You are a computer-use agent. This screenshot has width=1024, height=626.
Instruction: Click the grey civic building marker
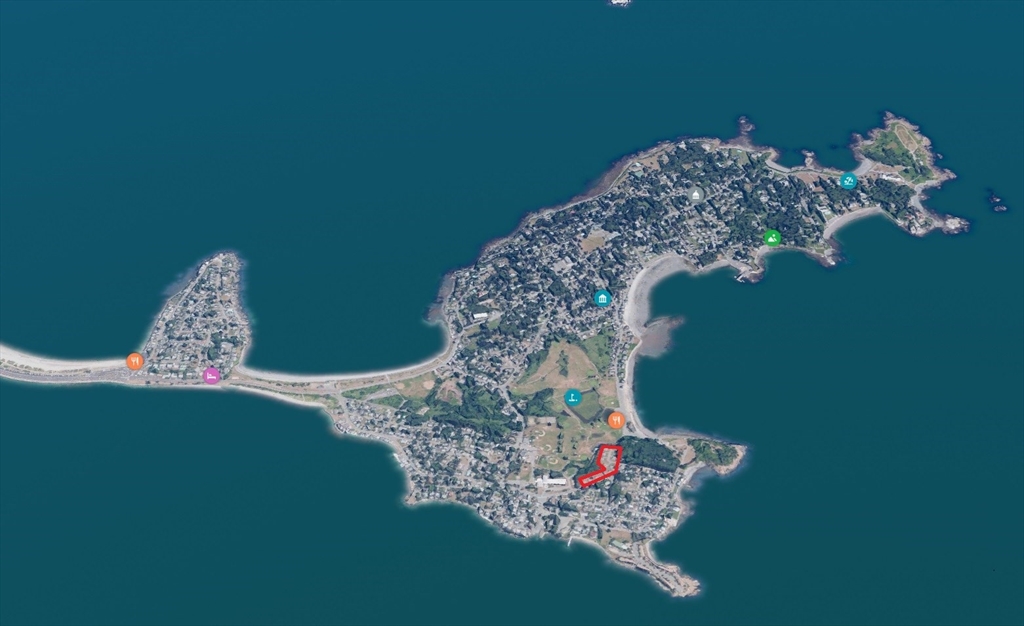coord(695,194)
